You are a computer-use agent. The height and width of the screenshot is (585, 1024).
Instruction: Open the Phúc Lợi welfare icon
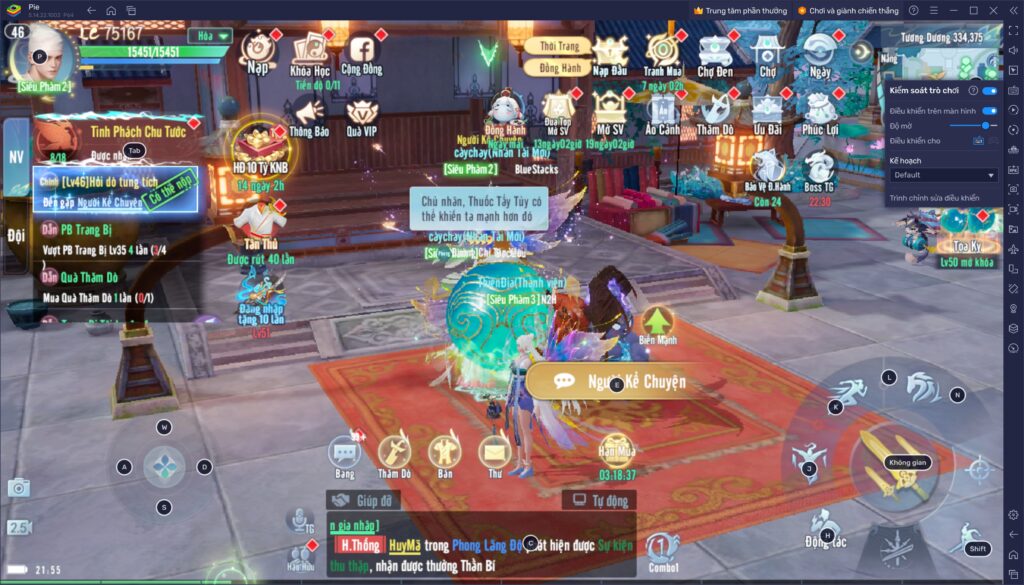(820, 111)
